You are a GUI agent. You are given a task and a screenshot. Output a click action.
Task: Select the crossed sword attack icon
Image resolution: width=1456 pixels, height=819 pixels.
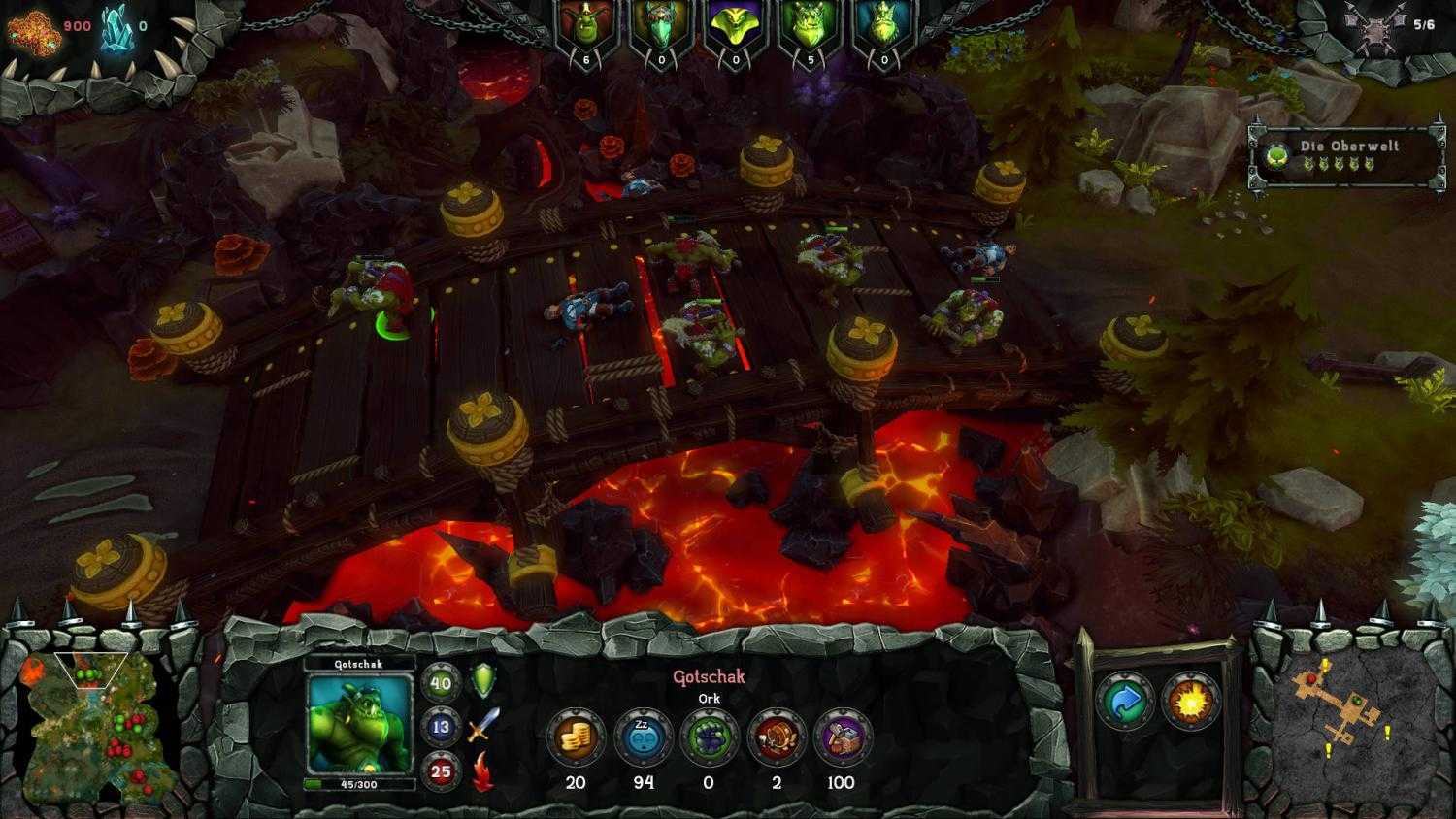[x=480, y=727]
